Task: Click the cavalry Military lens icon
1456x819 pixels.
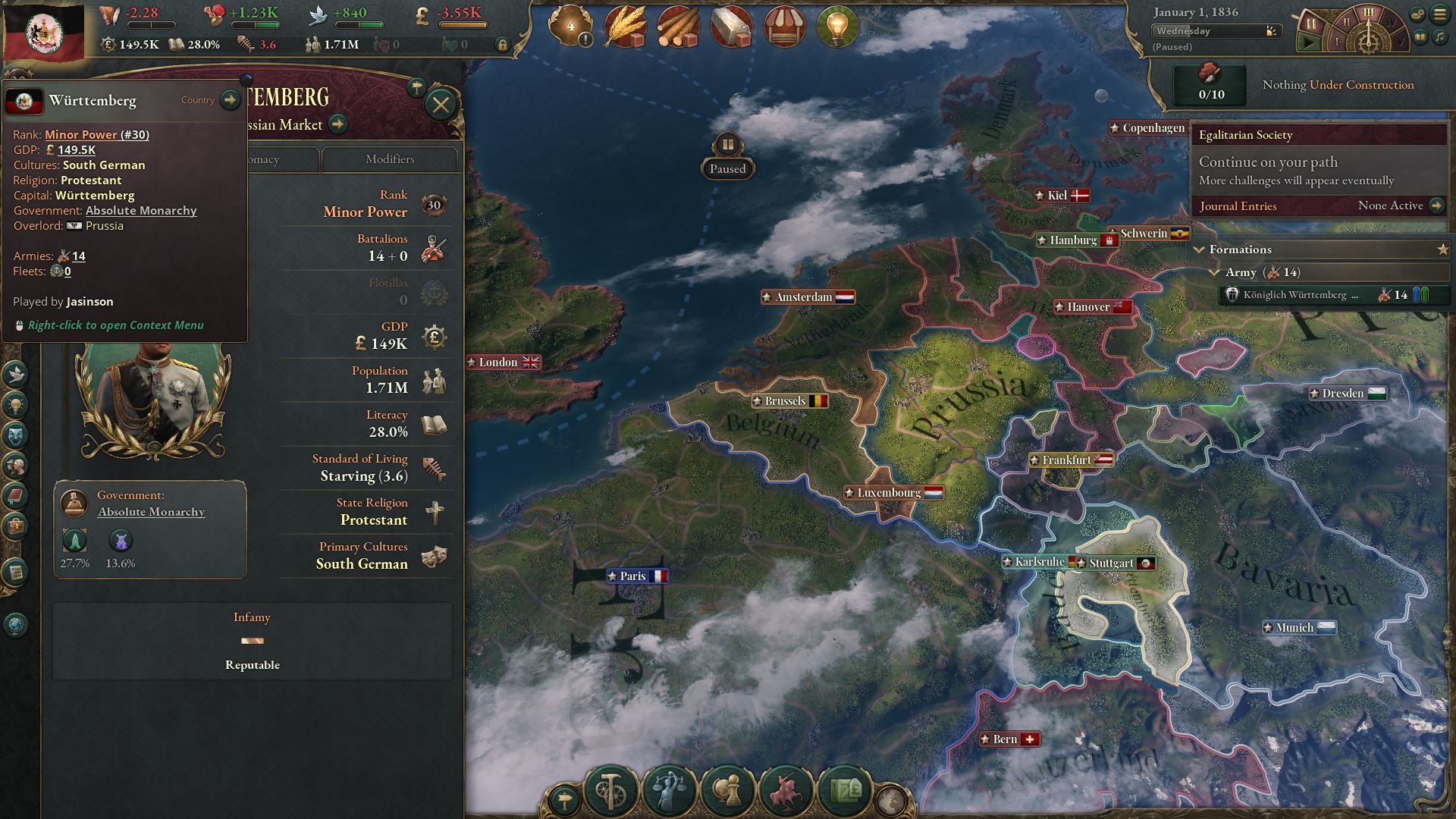Action: tap(786, 789)
